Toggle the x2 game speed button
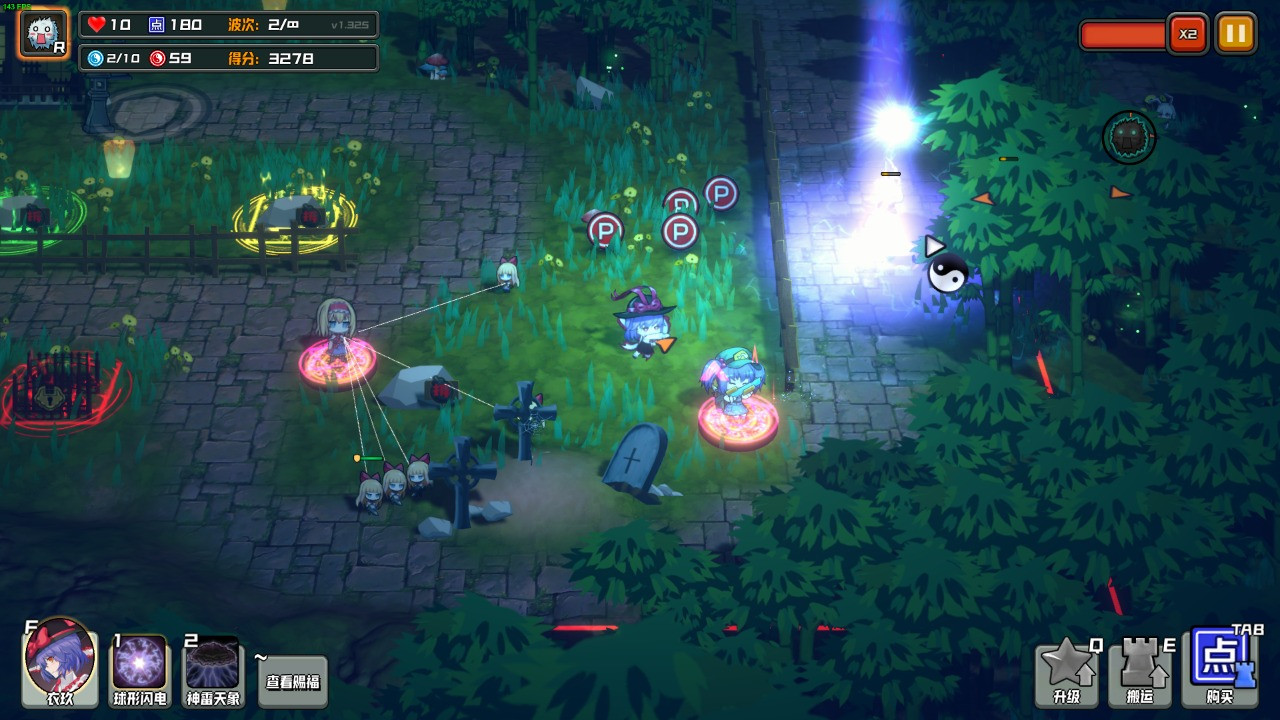Viewport: 1280px width, 720px height. [1187, 34]
